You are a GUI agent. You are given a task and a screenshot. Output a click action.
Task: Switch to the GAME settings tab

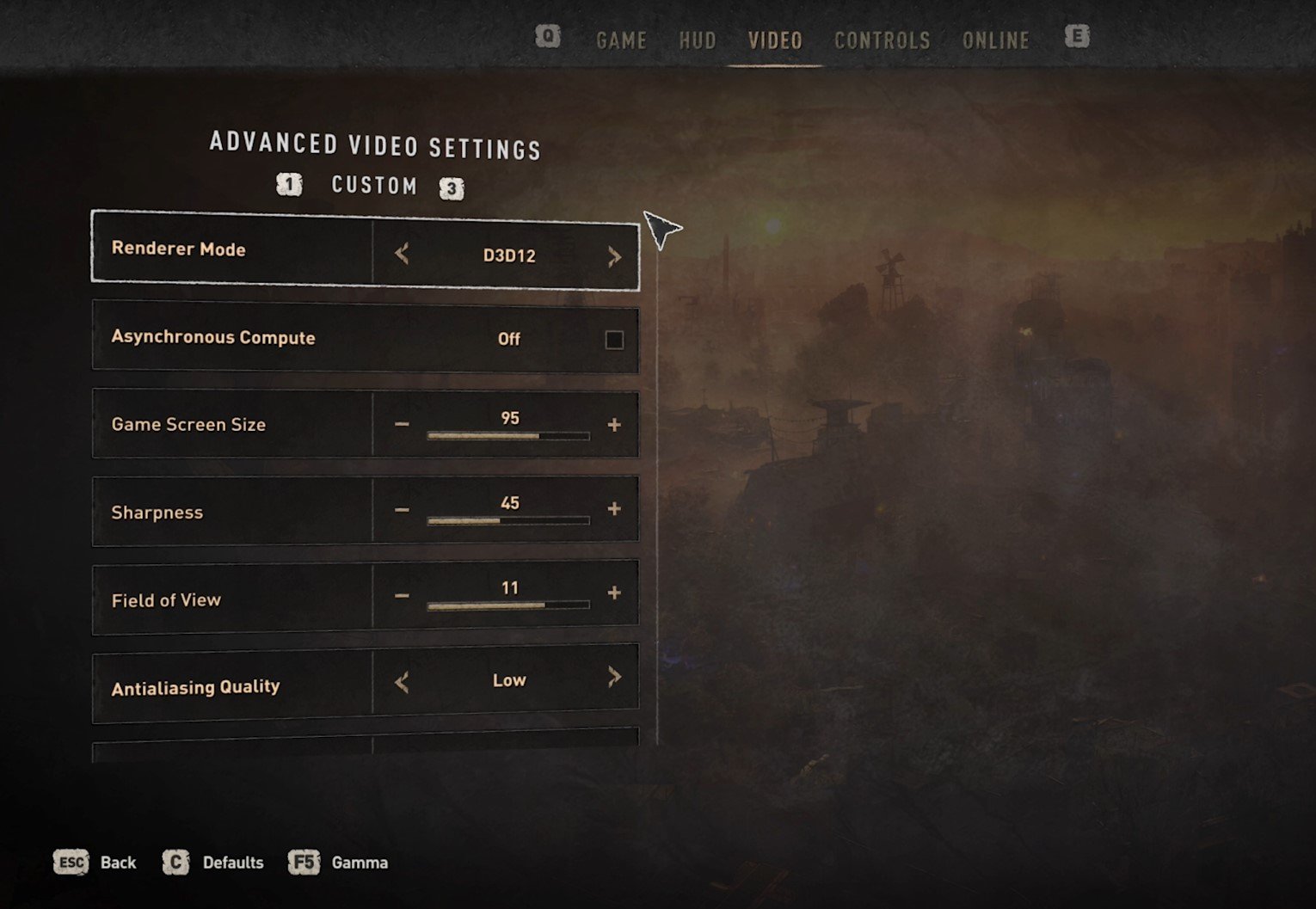click(x=621, y=40)
